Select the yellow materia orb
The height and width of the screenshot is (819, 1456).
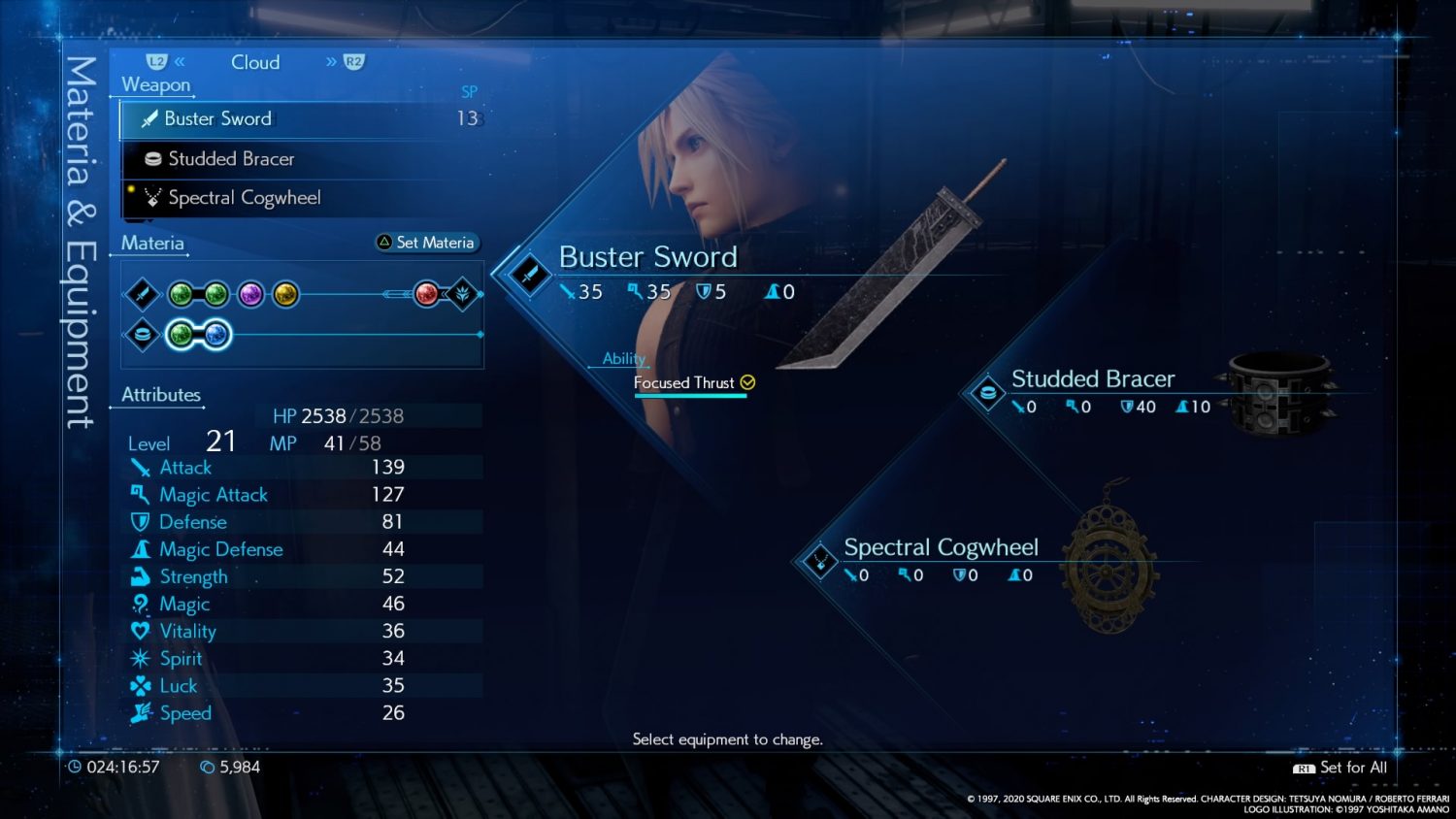[285, 294]
